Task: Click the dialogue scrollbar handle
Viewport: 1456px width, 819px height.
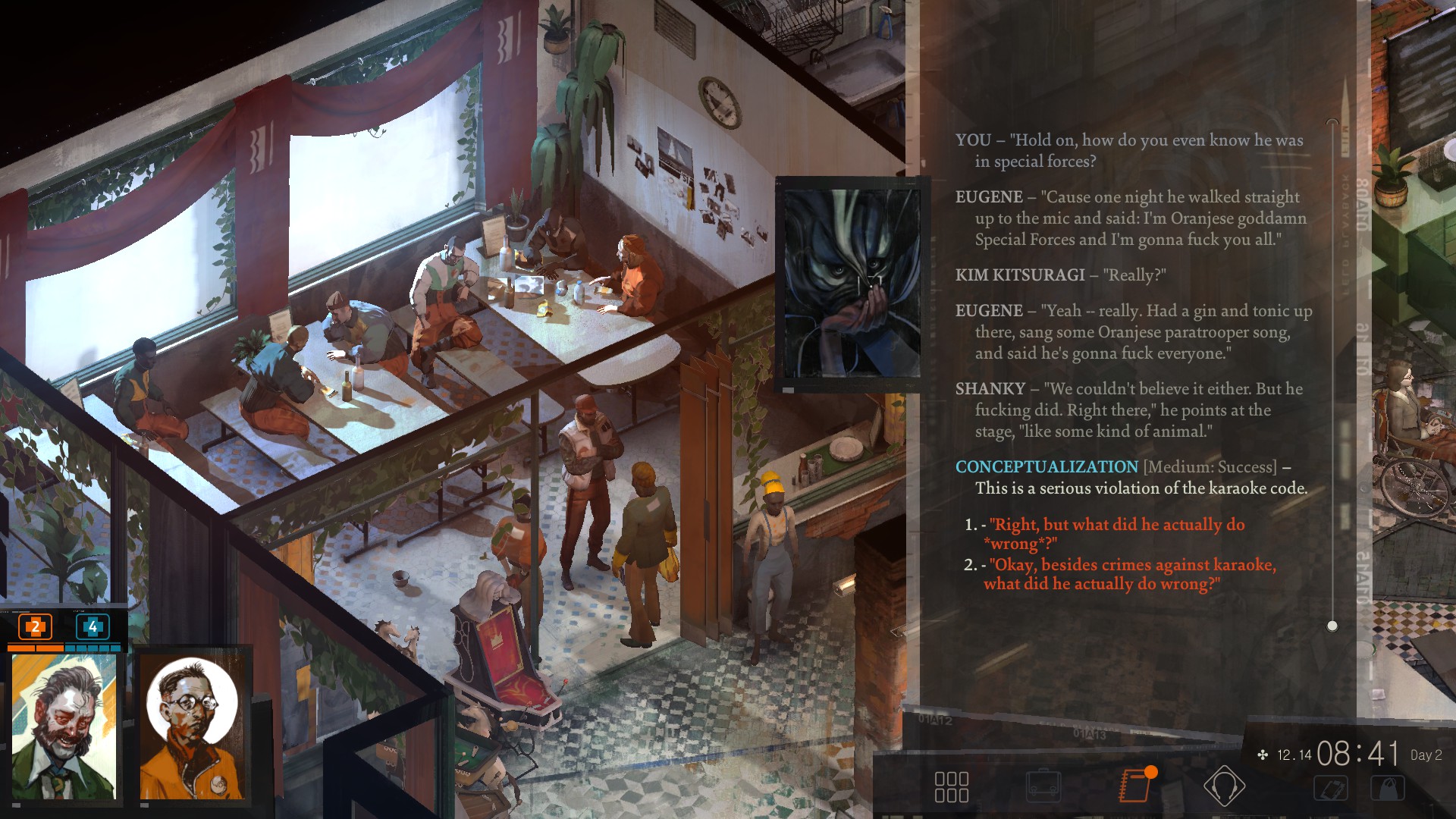Action: tap(1332, 626)
